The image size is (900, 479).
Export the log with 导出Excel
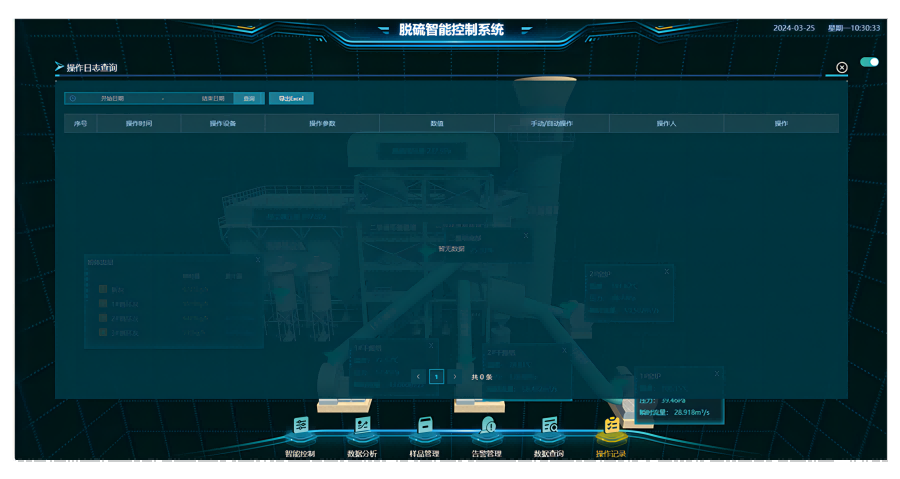pos(291,98)
